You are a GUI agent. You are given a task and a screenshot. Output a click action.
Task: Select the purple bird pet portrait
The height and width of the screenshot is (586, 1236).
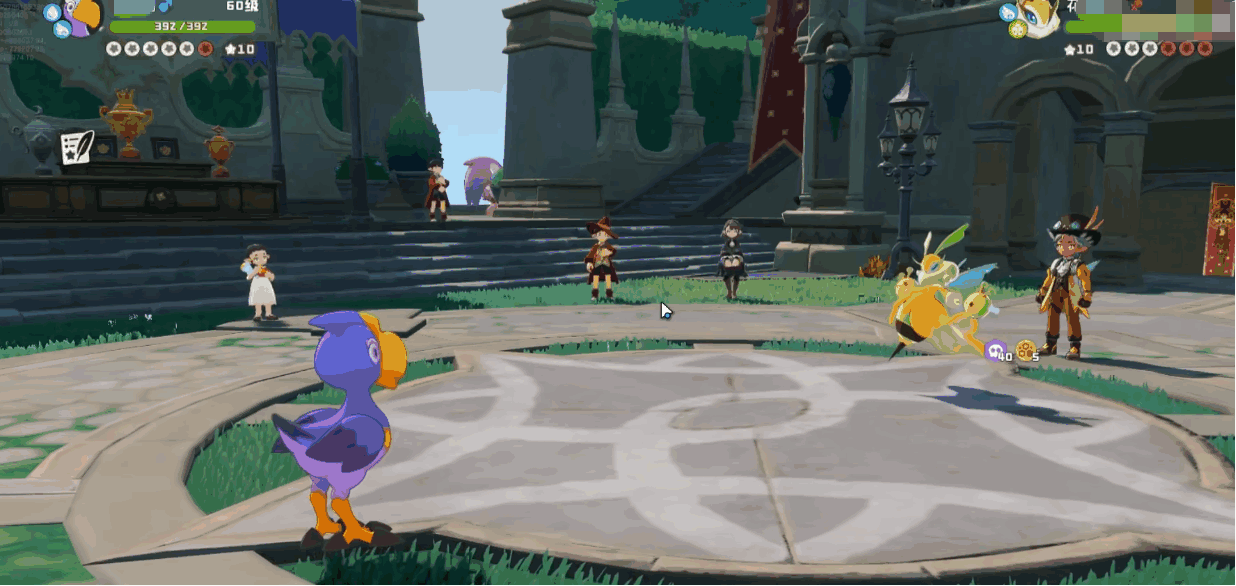(x=84, y=17)
